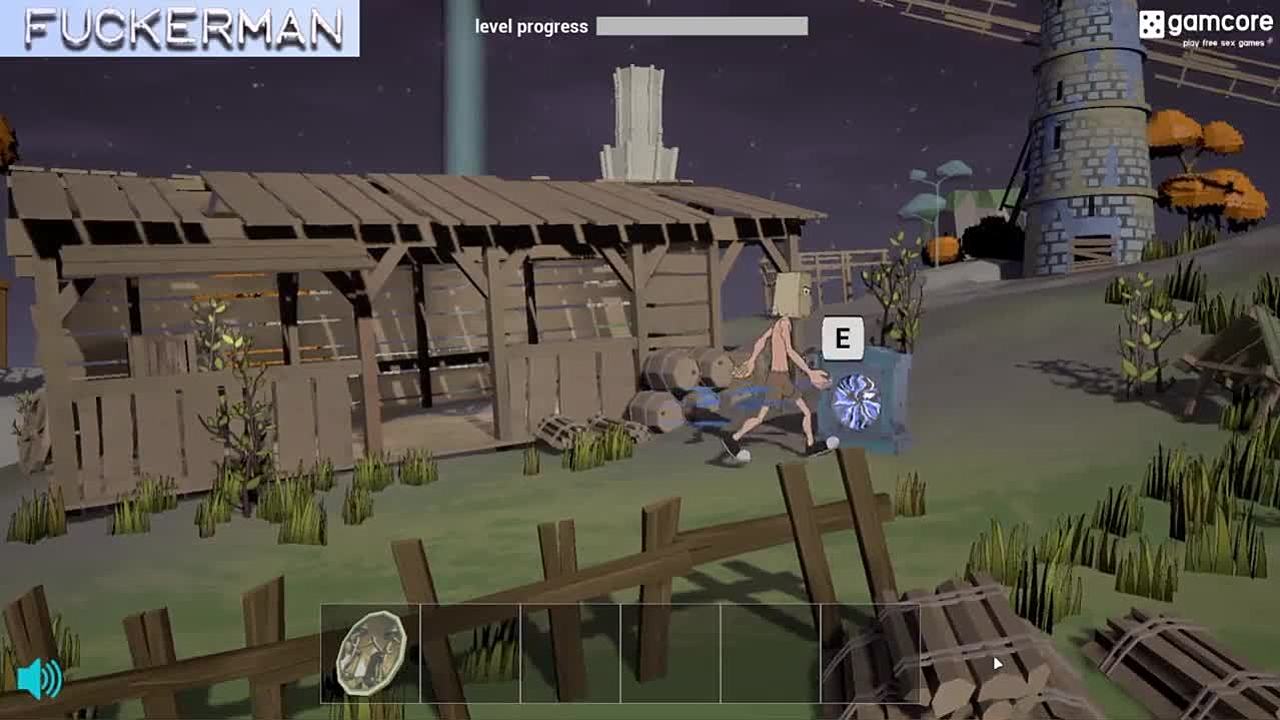Toggle the sound speaker icon
The height and width of the screenshot is (720, 1280).
click(40, 679)
